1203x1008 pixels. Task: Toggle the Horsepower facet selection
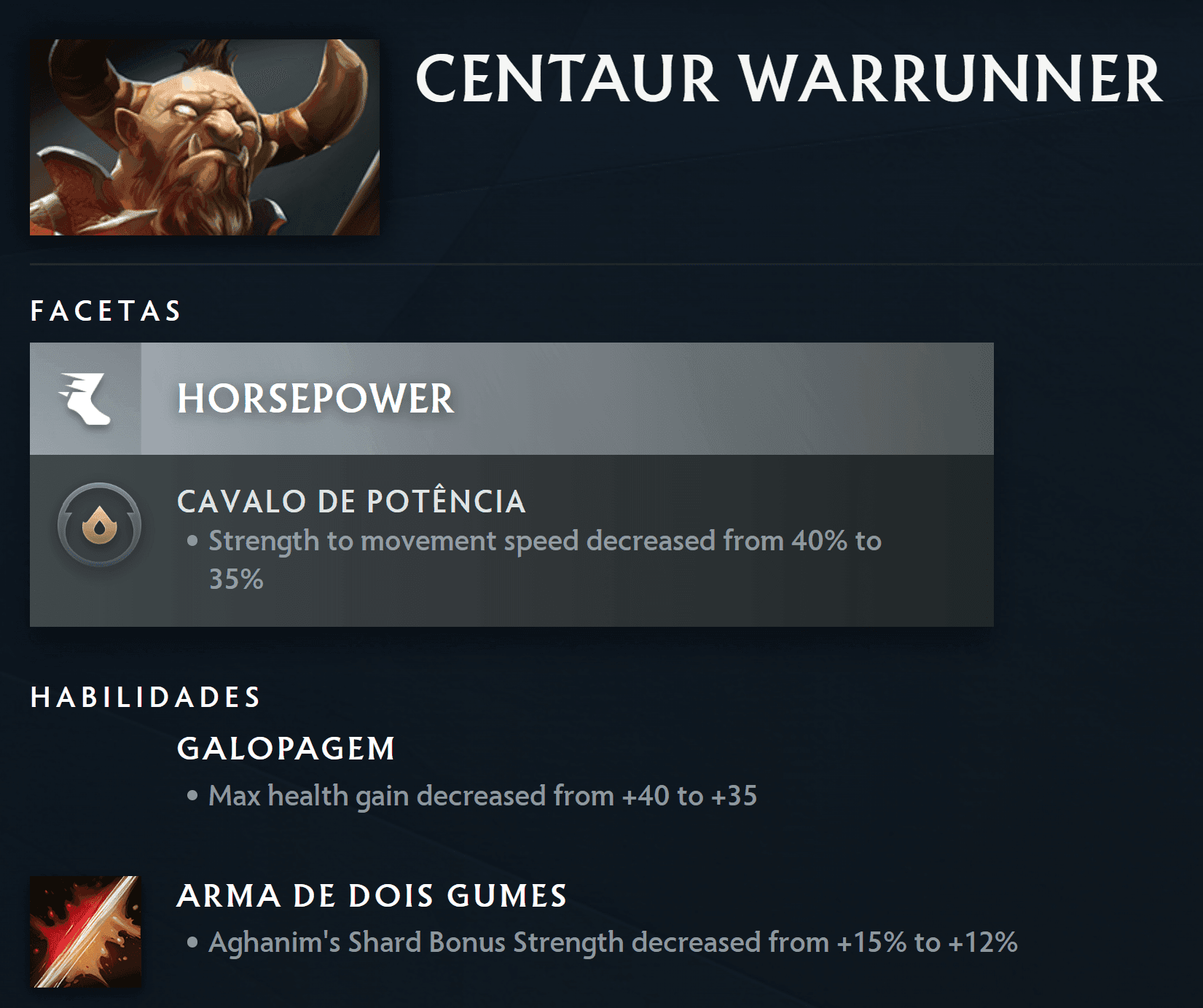click(510, 399)
